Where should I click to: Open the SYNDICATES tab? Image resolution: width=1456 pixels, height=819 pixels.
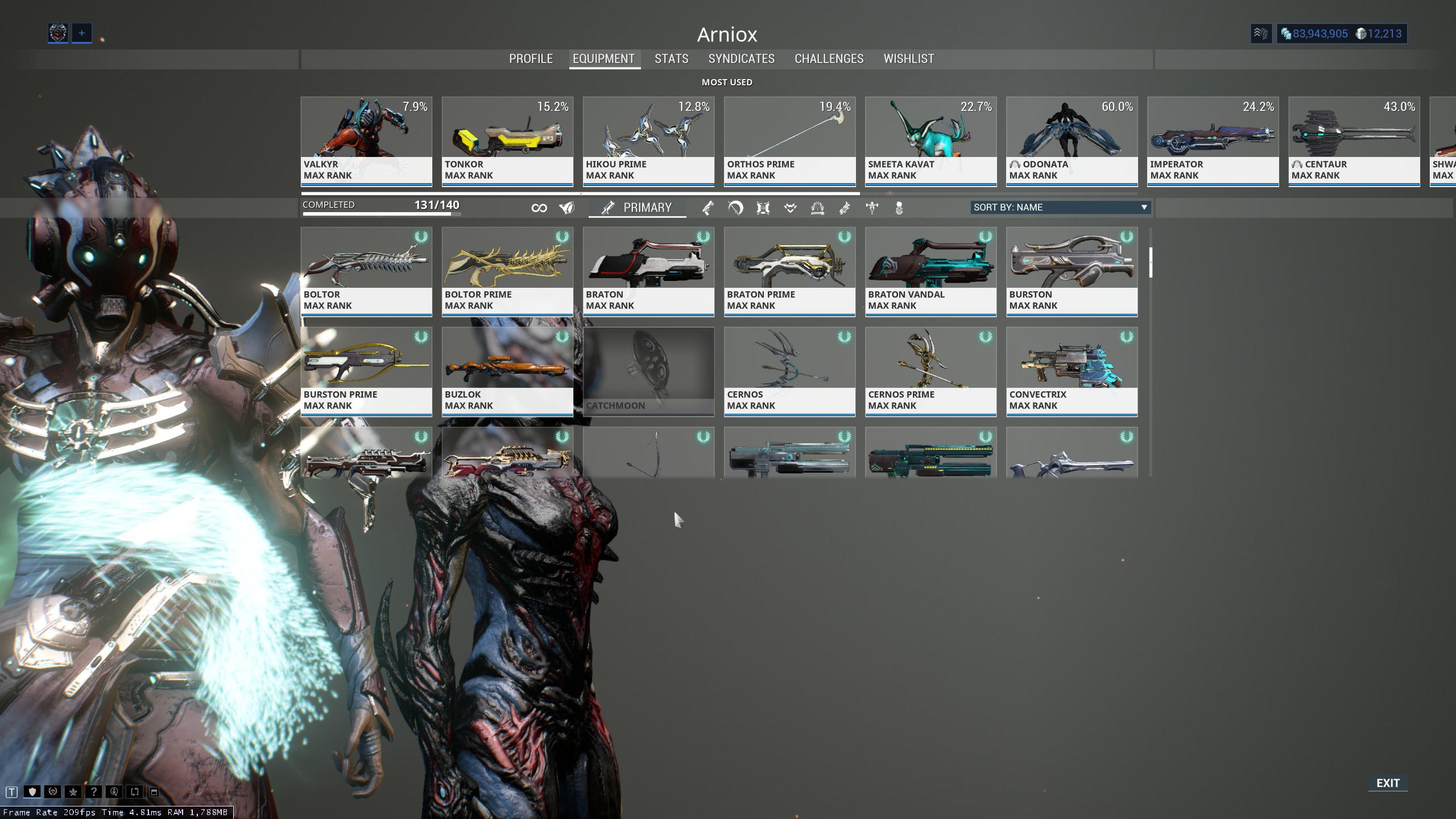[x=741, y=59]
